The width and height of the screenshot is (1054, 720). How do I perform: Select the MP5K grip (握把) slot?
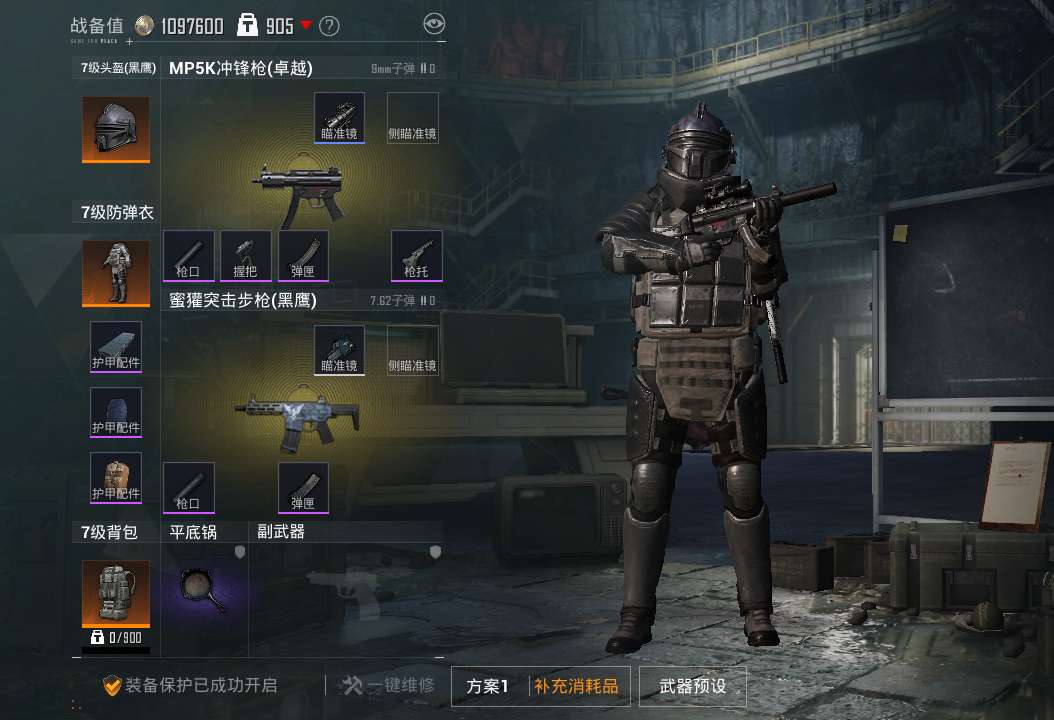point(245,255)
